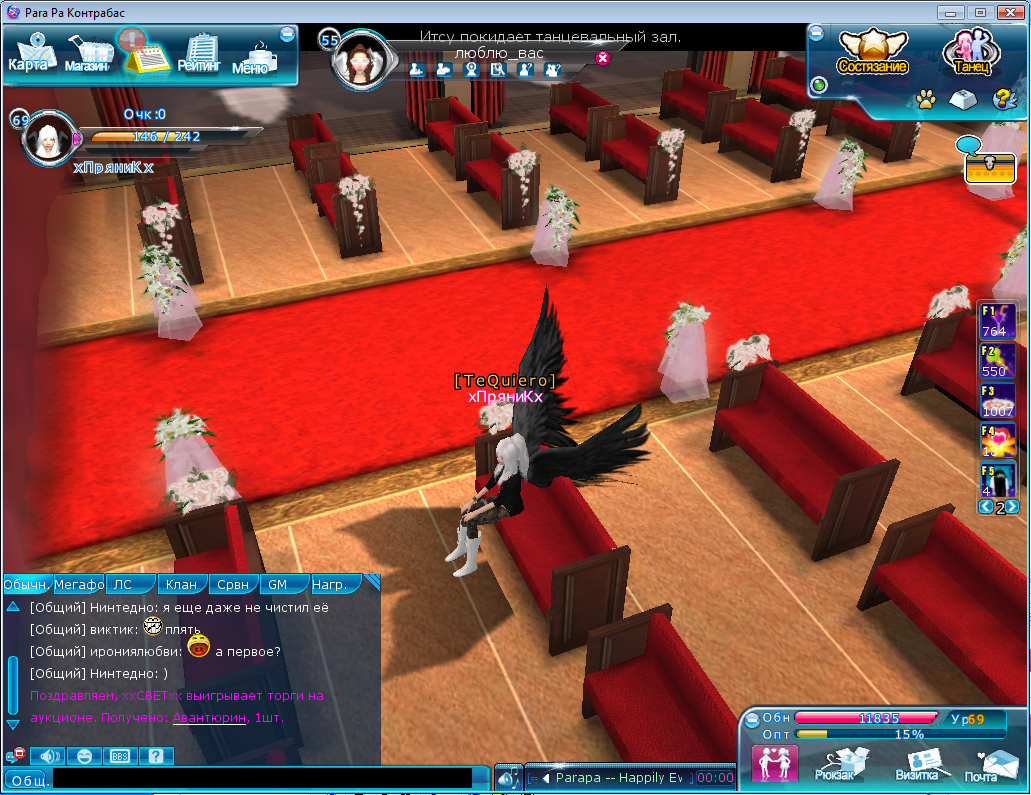
Task: Check the Почта mailbox
Action: tap(984, 764)
